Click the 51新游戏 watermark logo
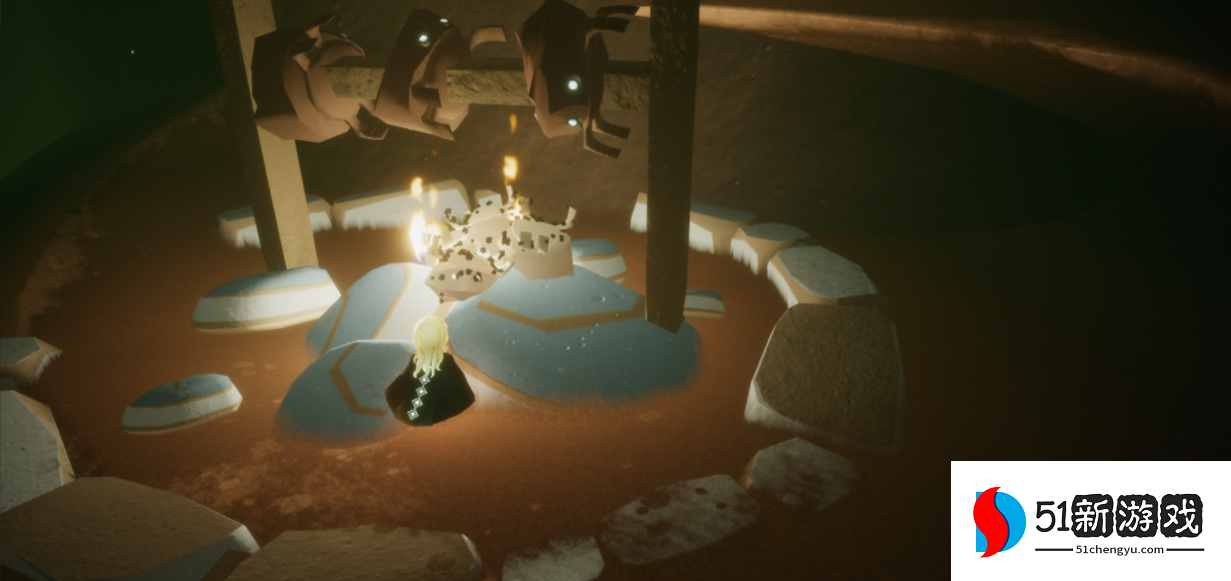Screen dimensions: 1231x581 (x=1090, y=521)
